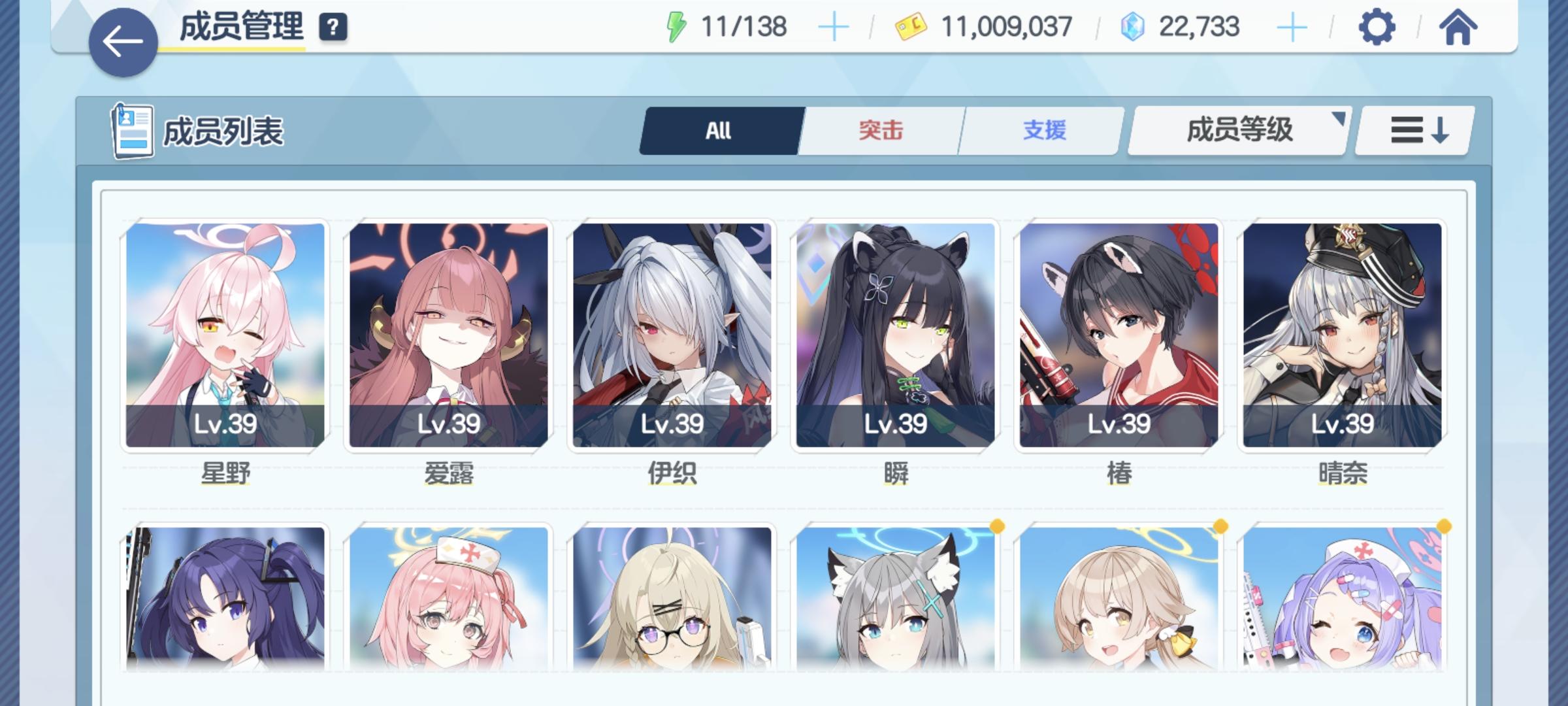Buy AP with the plus beside 11/138
The height and width of the screenshot is (706, 1568).
pos(833,27)
